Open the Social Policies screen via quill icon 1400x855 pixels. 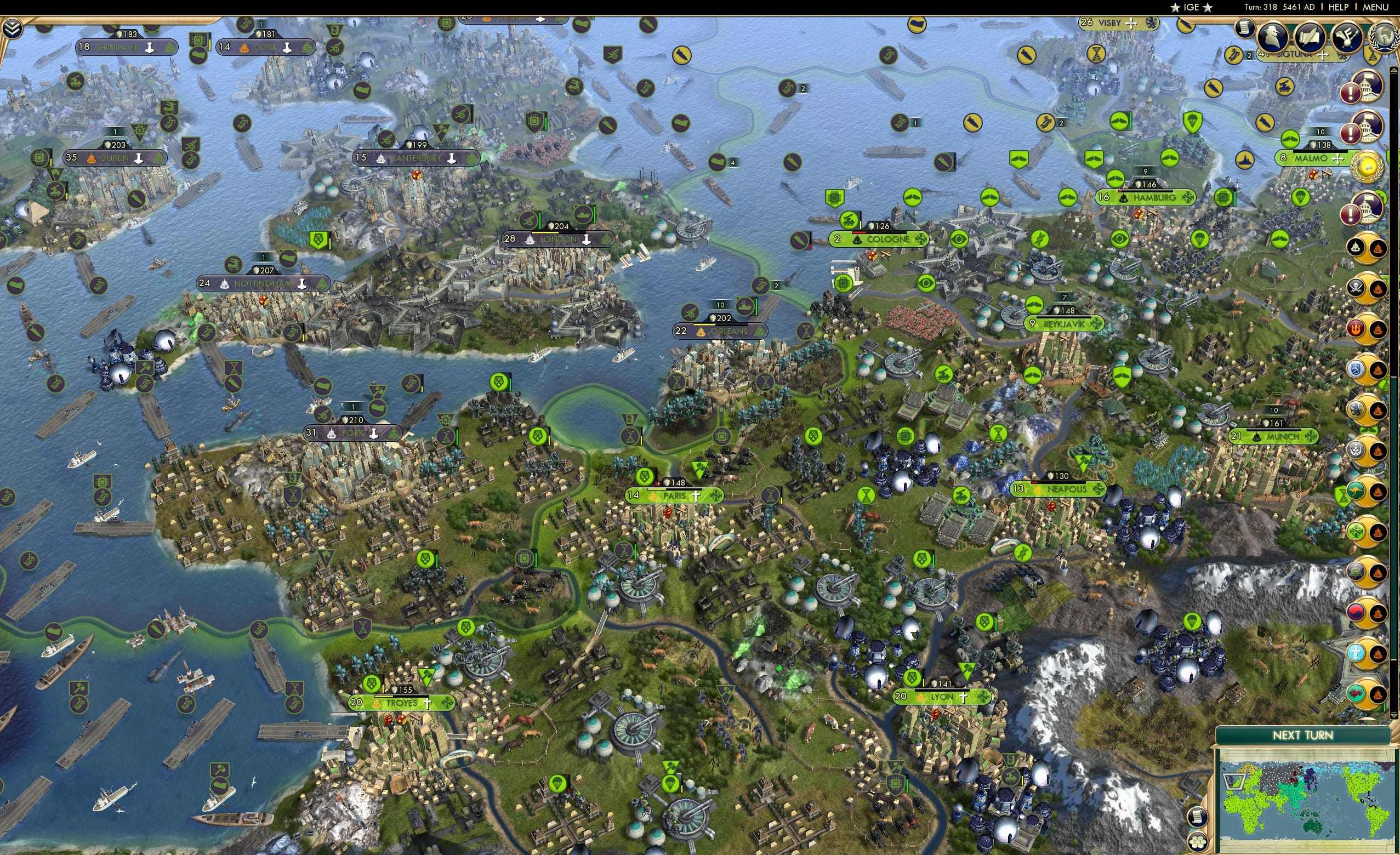[1310, 38]
